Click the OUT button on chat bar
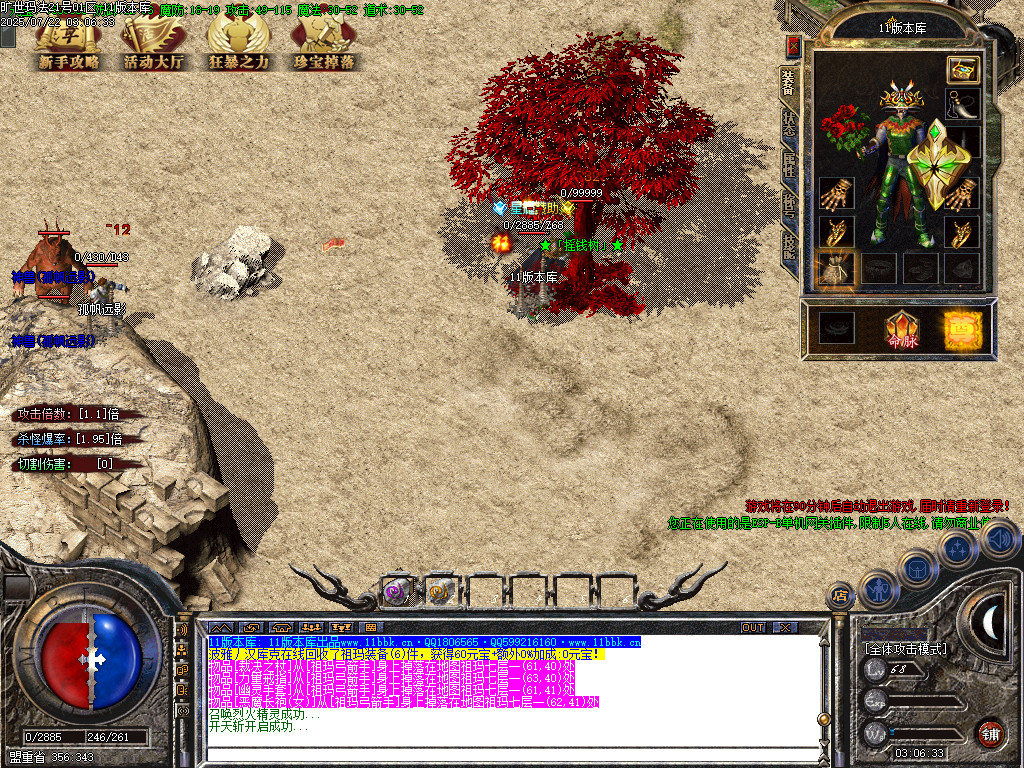Viewport: 1024px width, 768px height. pyautogui.click(x=752, y=627)
